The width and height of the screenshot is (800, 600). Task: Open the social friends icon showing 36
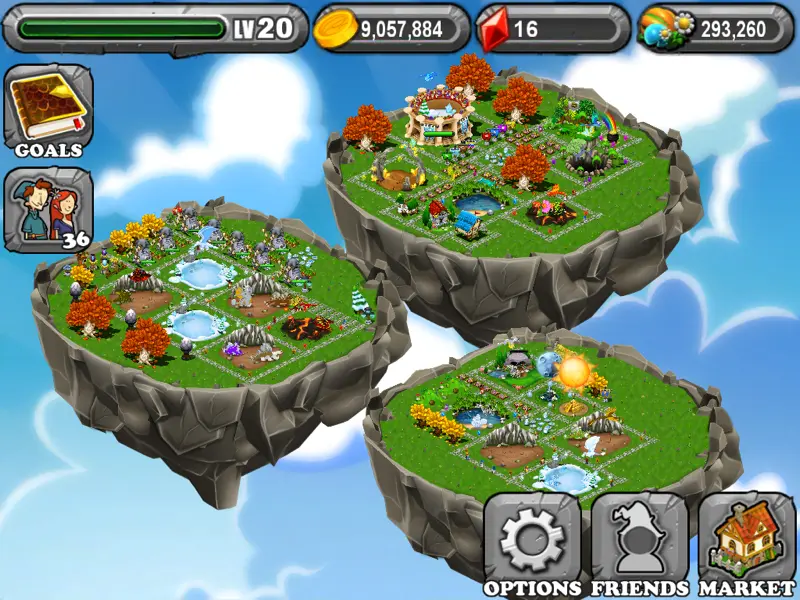click(48, 210)
